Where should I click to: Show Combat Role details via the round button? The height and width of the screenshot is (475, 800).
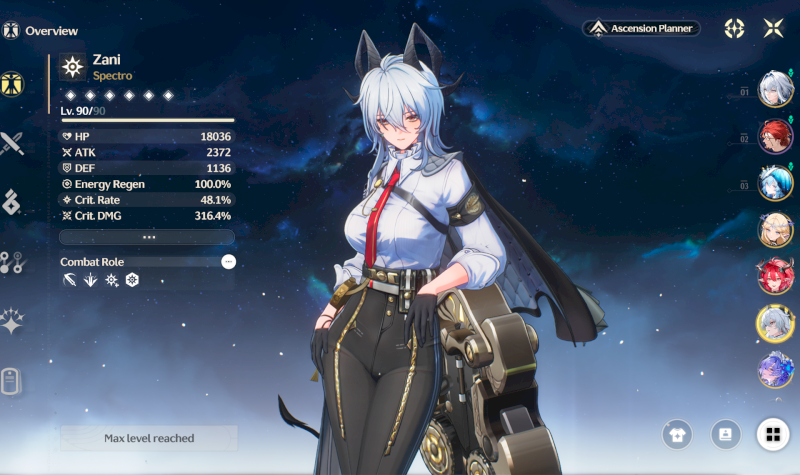(228, 261)
